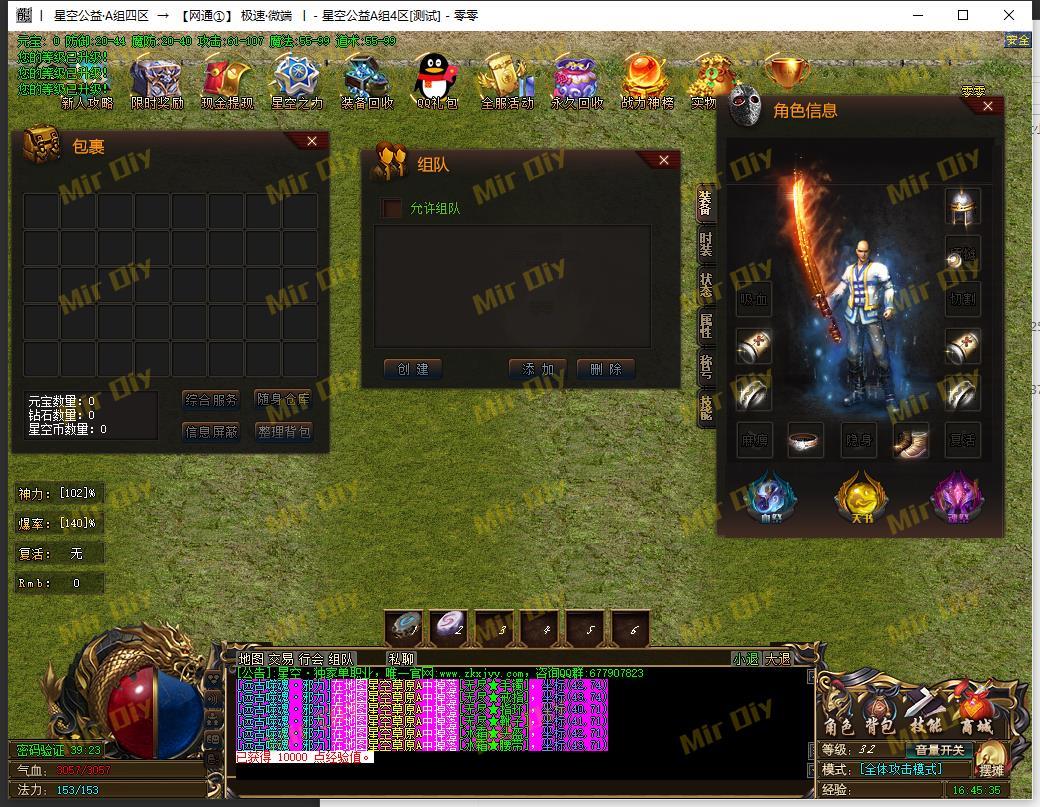The height and width of the screenshot is (807, 1040).
Task: Open 综合服务 in the bag panel
Action: coord(211,400)
